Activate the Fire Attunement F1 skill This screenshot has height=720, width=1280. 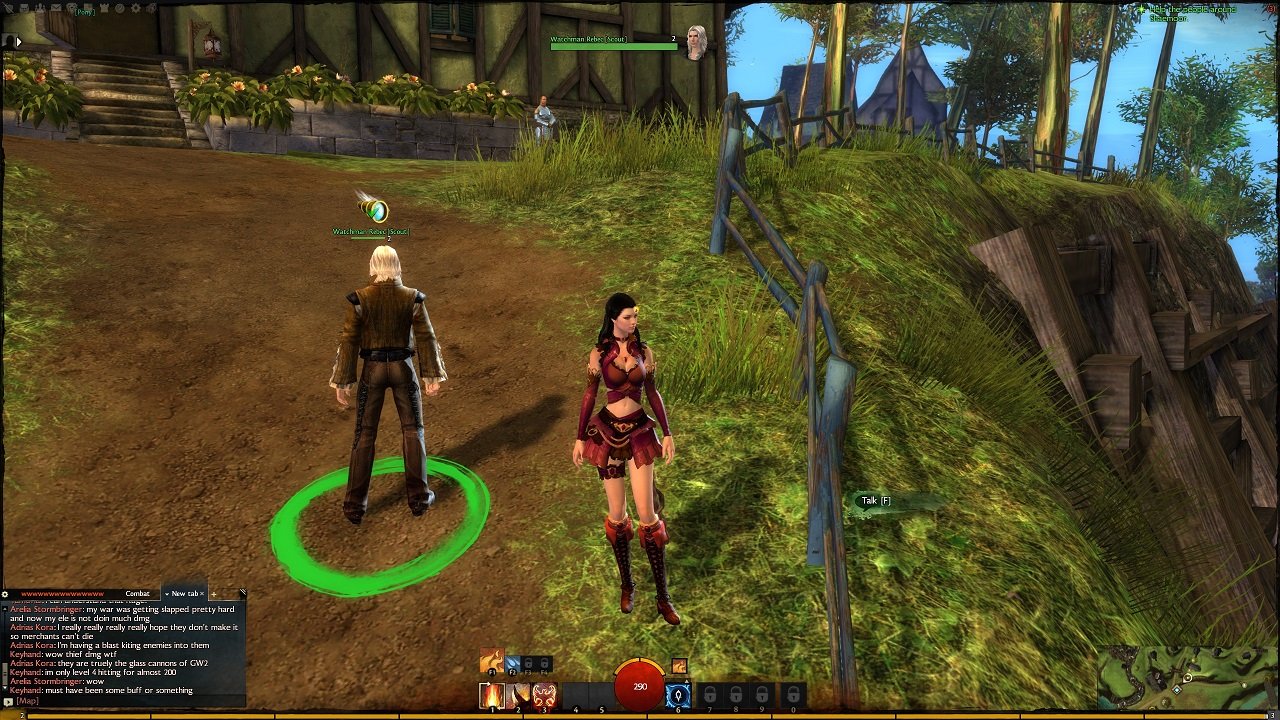[492, 661]
